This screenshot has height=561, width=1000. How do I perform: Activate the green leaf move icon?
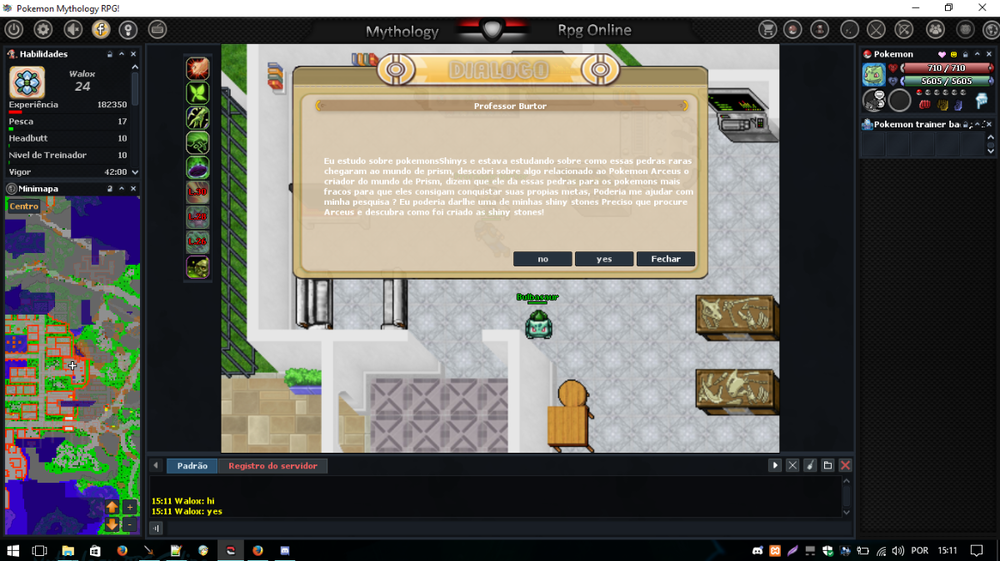pyautogui.click(x=197, y=93)
